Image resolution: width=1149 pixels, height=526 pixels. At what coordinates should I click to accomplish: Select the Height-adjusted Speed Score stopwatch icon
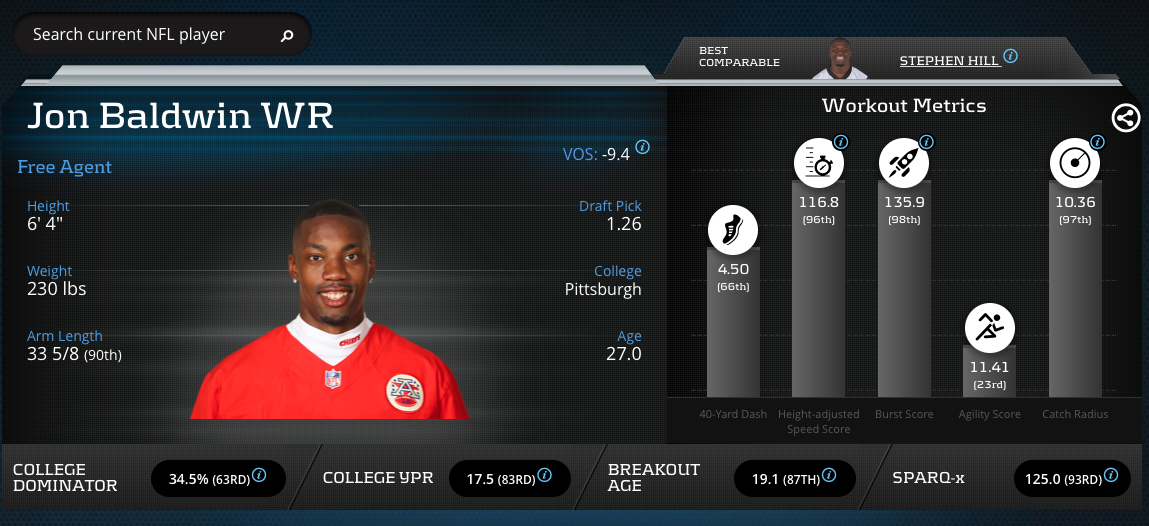click(x=819, y=163)
